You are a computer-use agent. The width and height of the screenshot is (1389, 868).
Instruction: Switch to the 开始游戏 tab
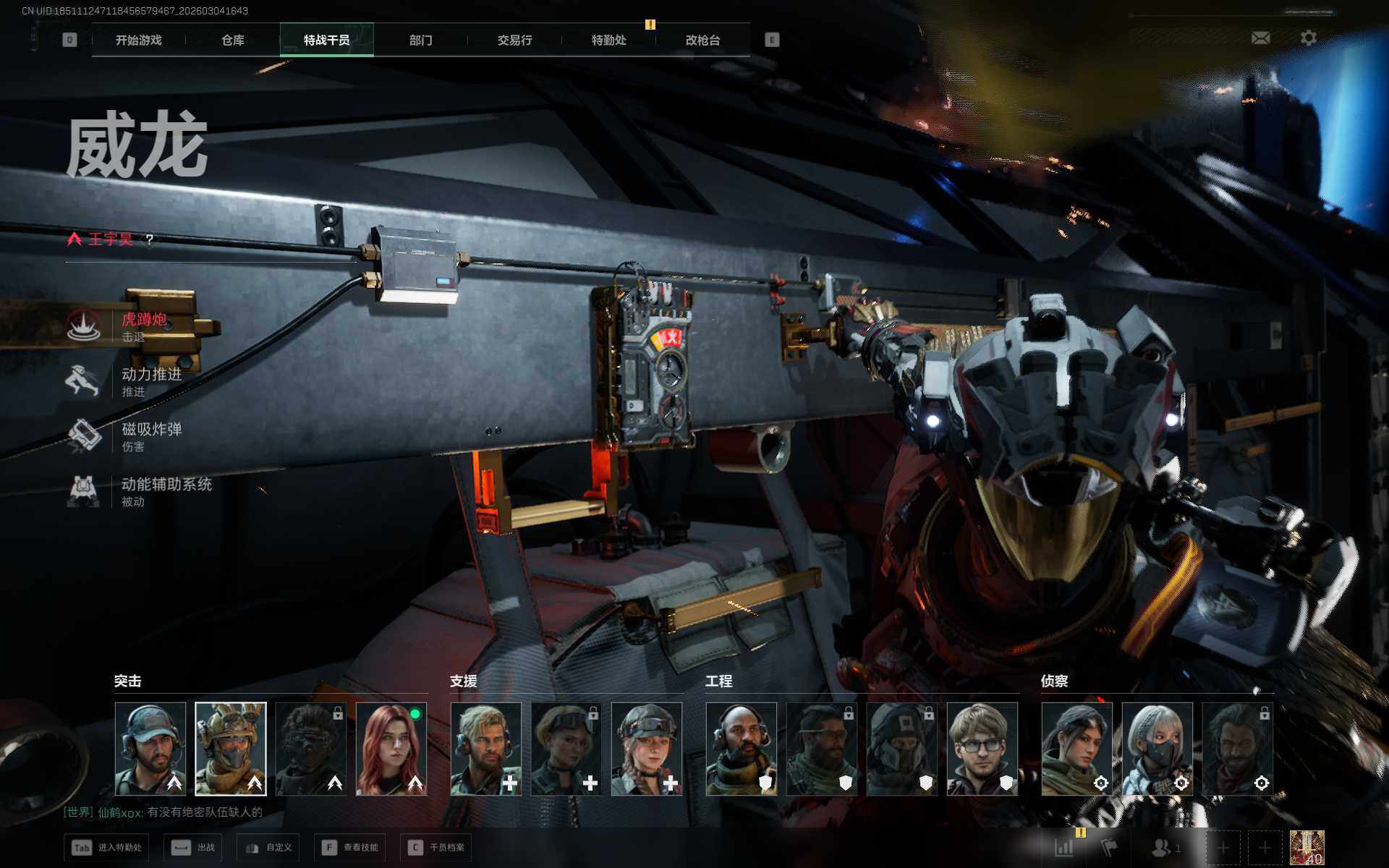[x=138, y=41]
